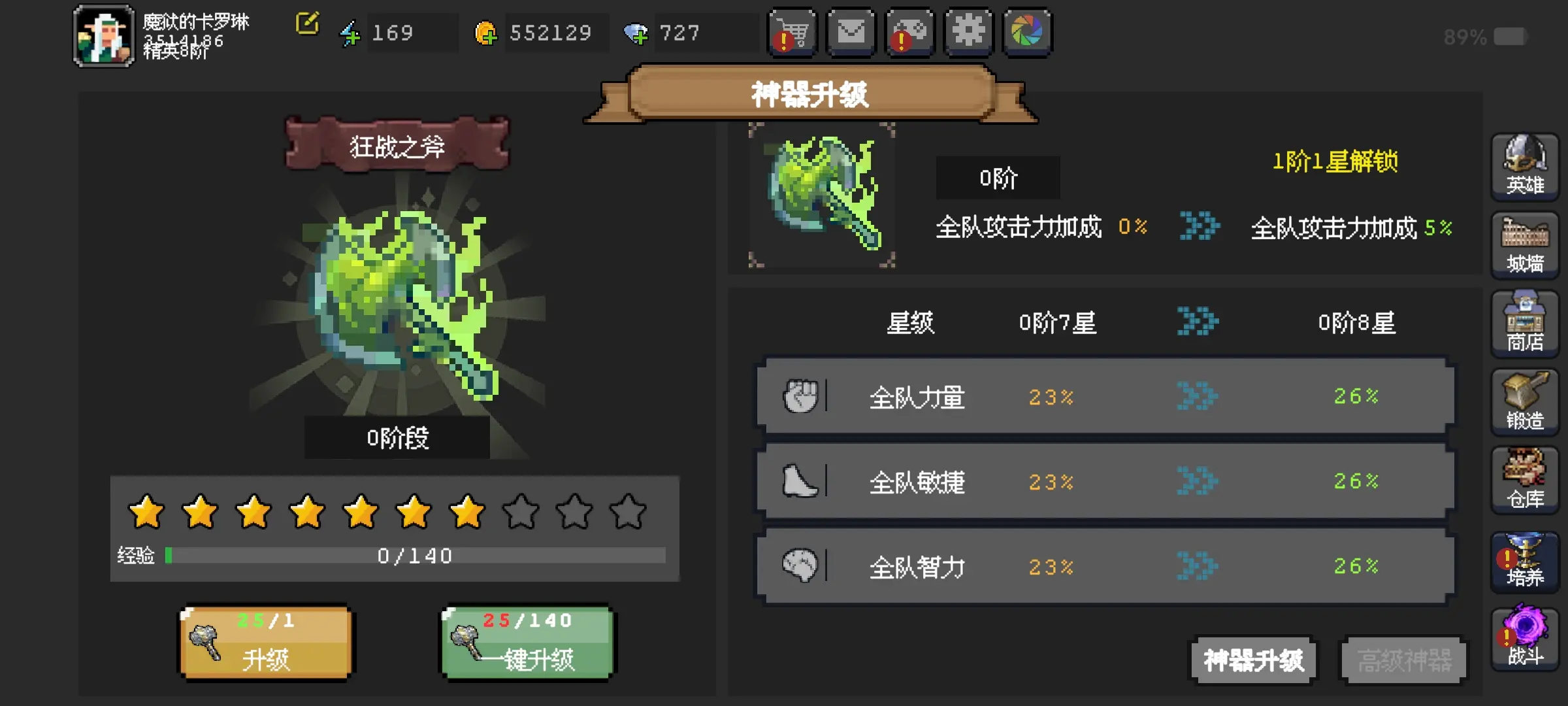This screenshot has width=1568, height=706.
Task: Go to the 城墙 wall screen
Action: tap(1525, 245)
